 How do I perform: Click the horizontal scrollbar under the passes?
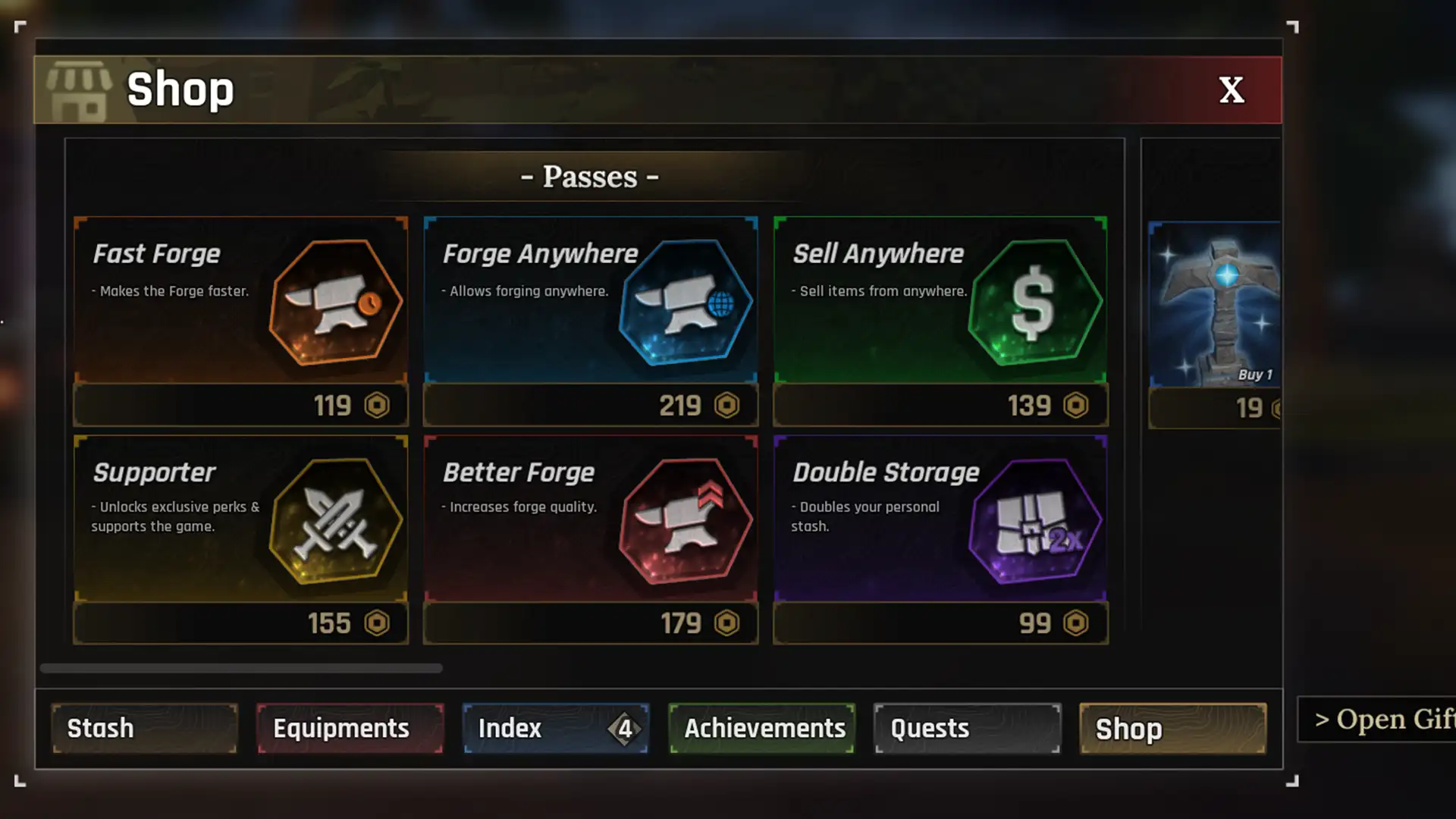coord(243,669)
